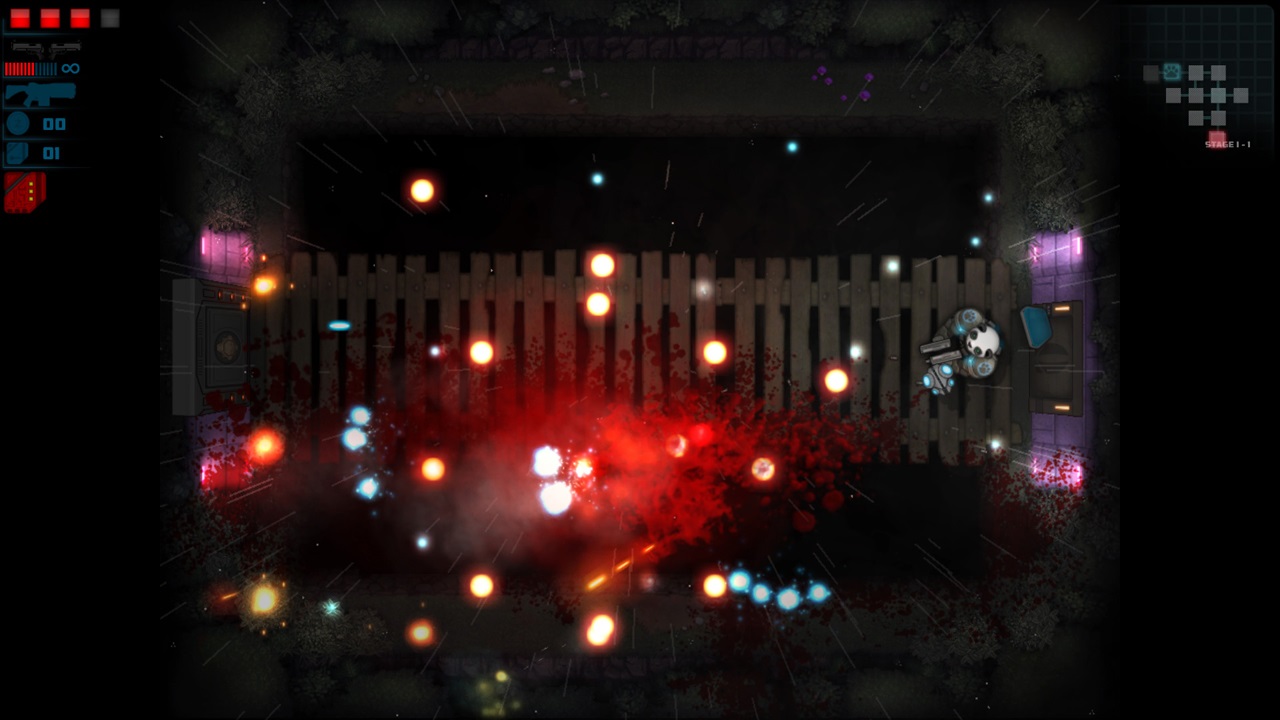Screen dimensions: 1280x720
Task: Click the empty fourth health slot
Action: (108, 18)
